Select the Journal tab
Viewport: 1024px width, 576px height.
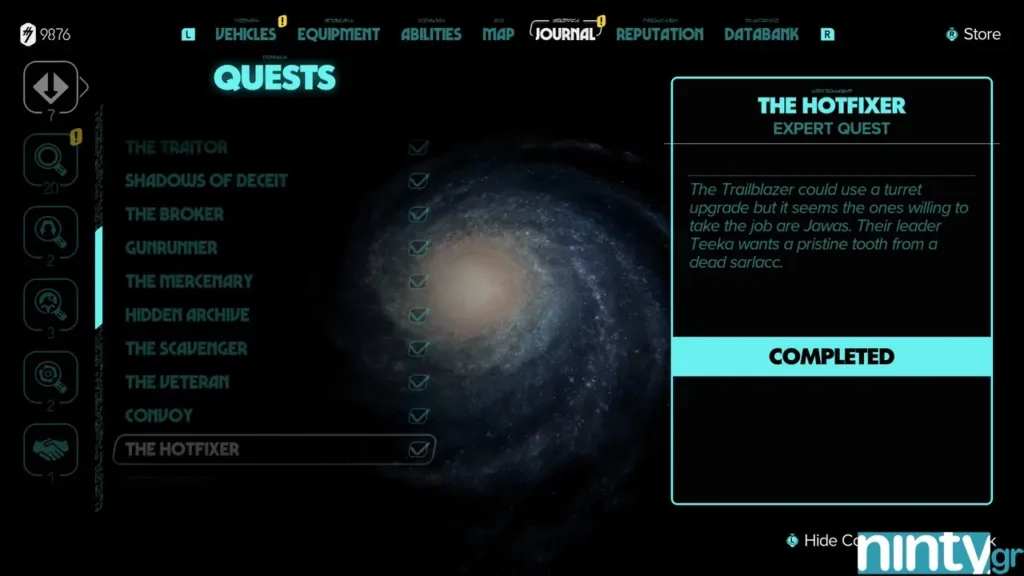coord(565,34)
